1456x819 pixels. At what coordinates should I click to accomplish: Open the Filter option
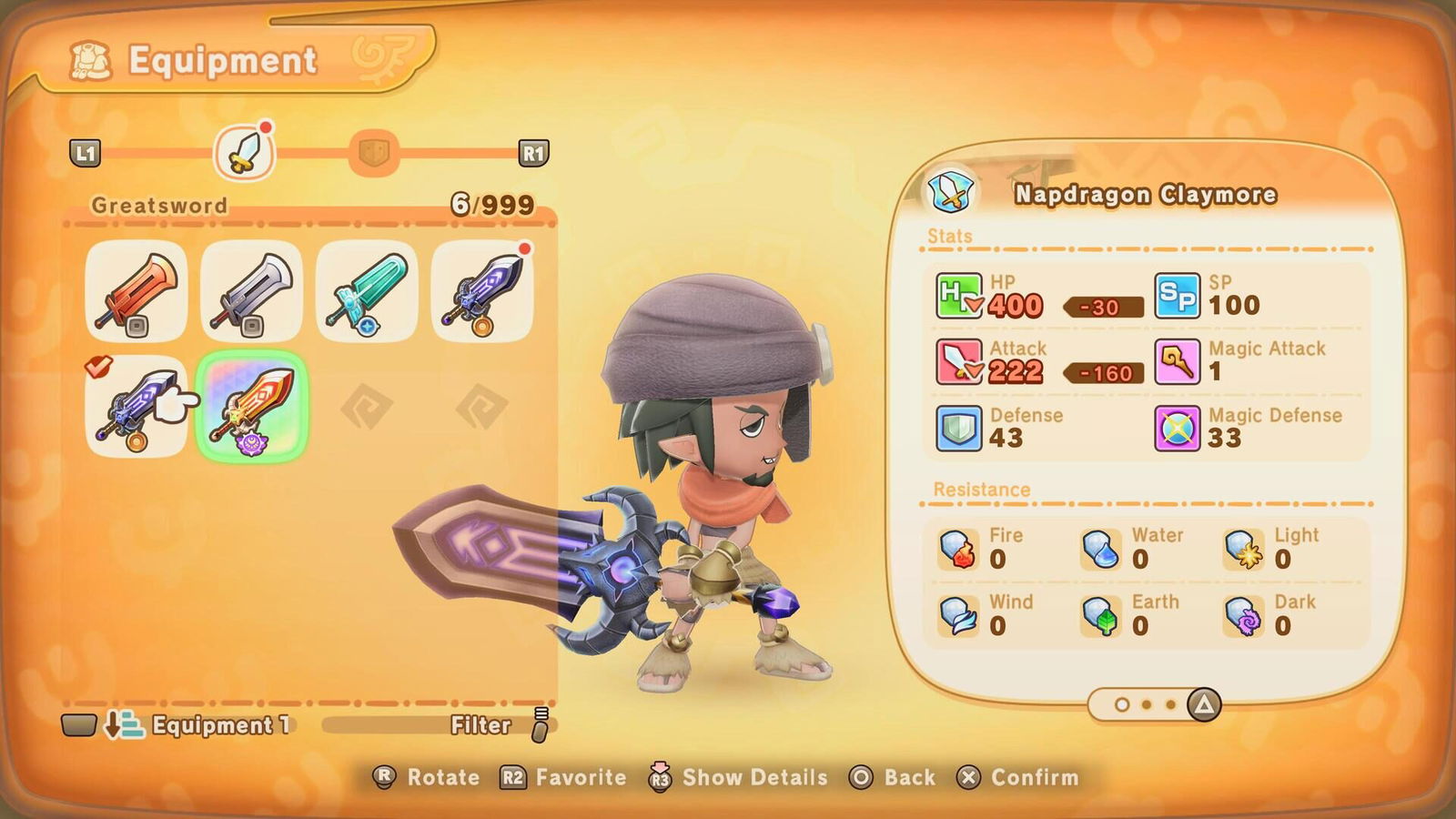[x=496, y=725]
